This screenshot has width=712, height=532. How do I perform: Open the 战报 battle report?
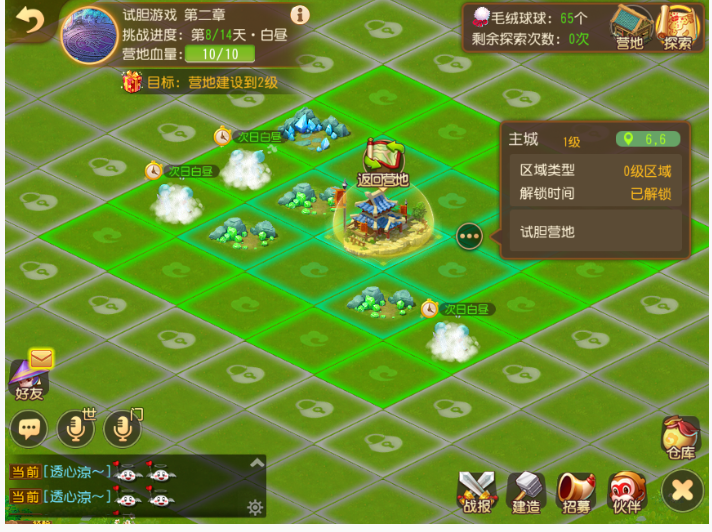(x=477, y=491)
